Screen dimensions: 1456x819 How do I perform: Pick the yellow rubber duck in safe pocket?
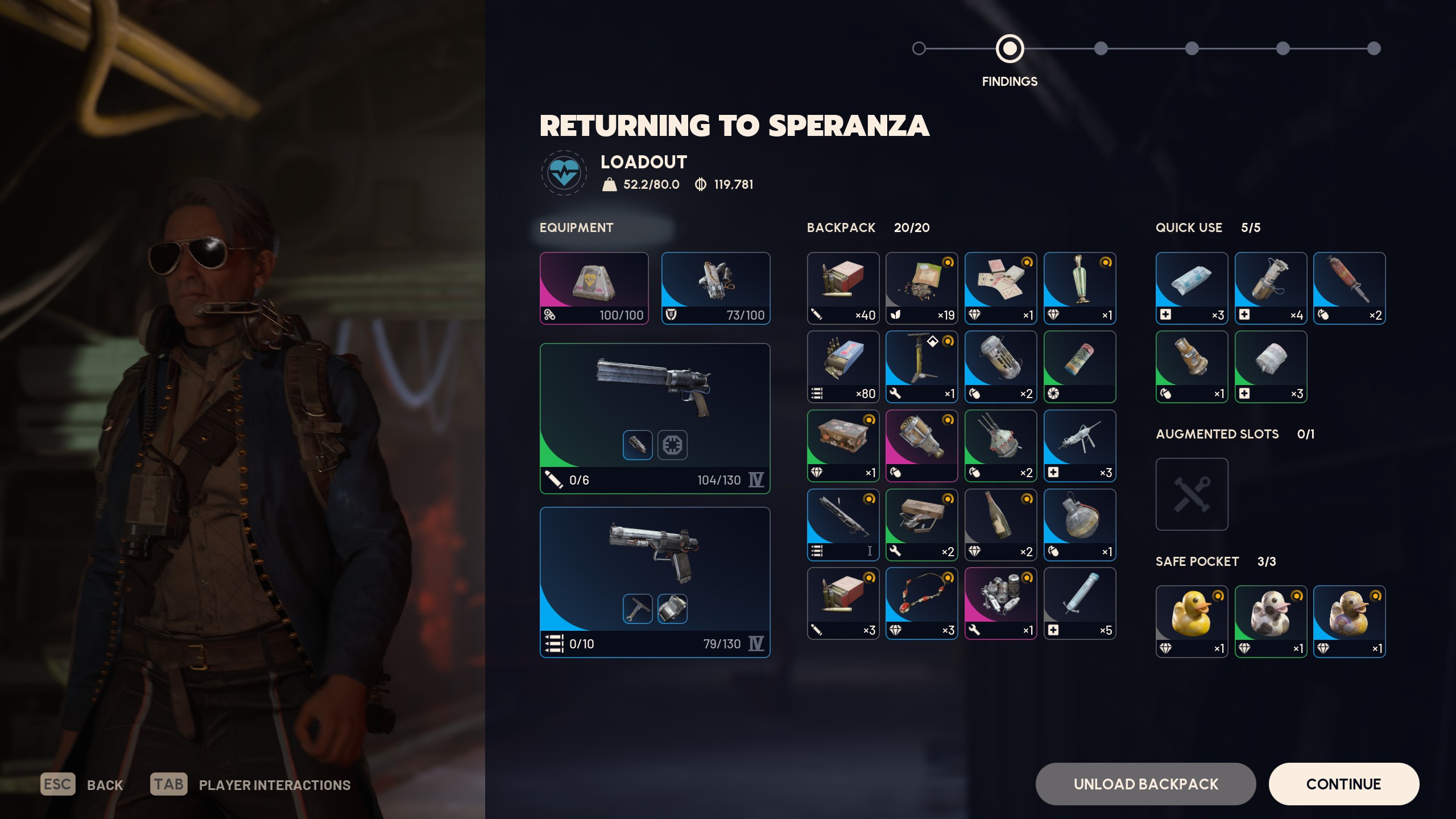point(1192,621)
